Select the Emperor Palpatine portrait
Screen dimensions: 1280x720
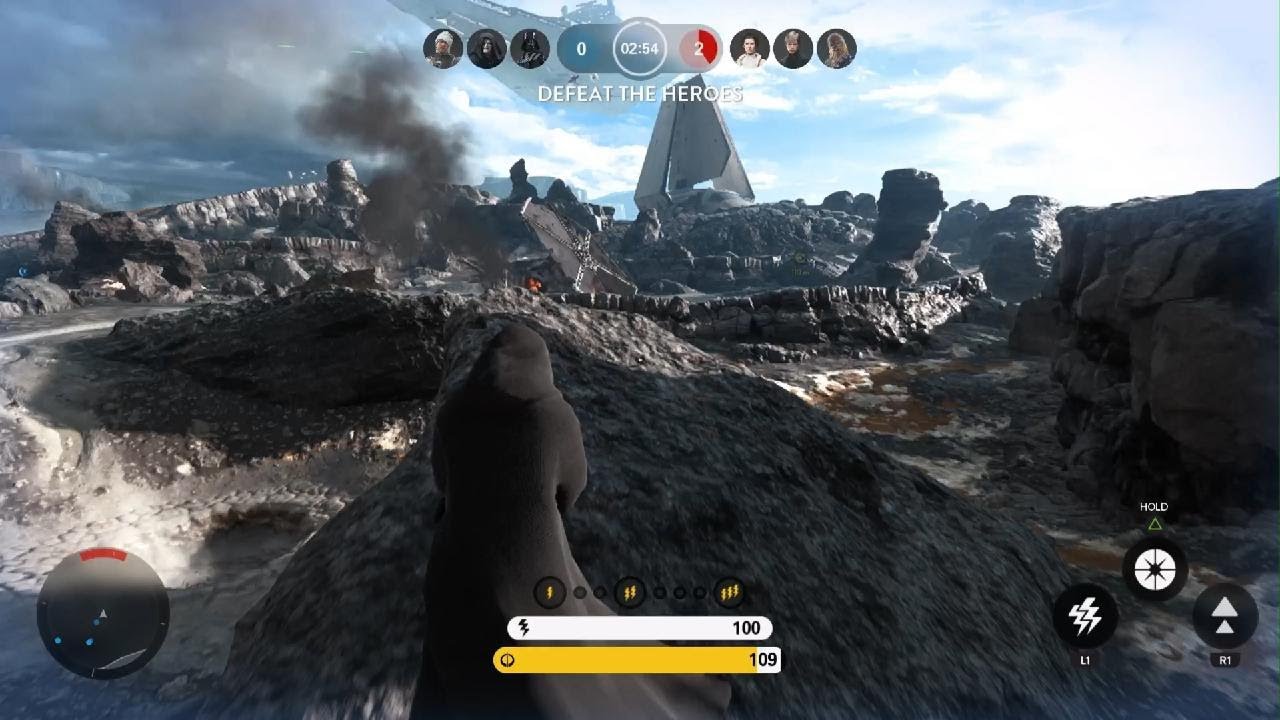pos(487,48)
